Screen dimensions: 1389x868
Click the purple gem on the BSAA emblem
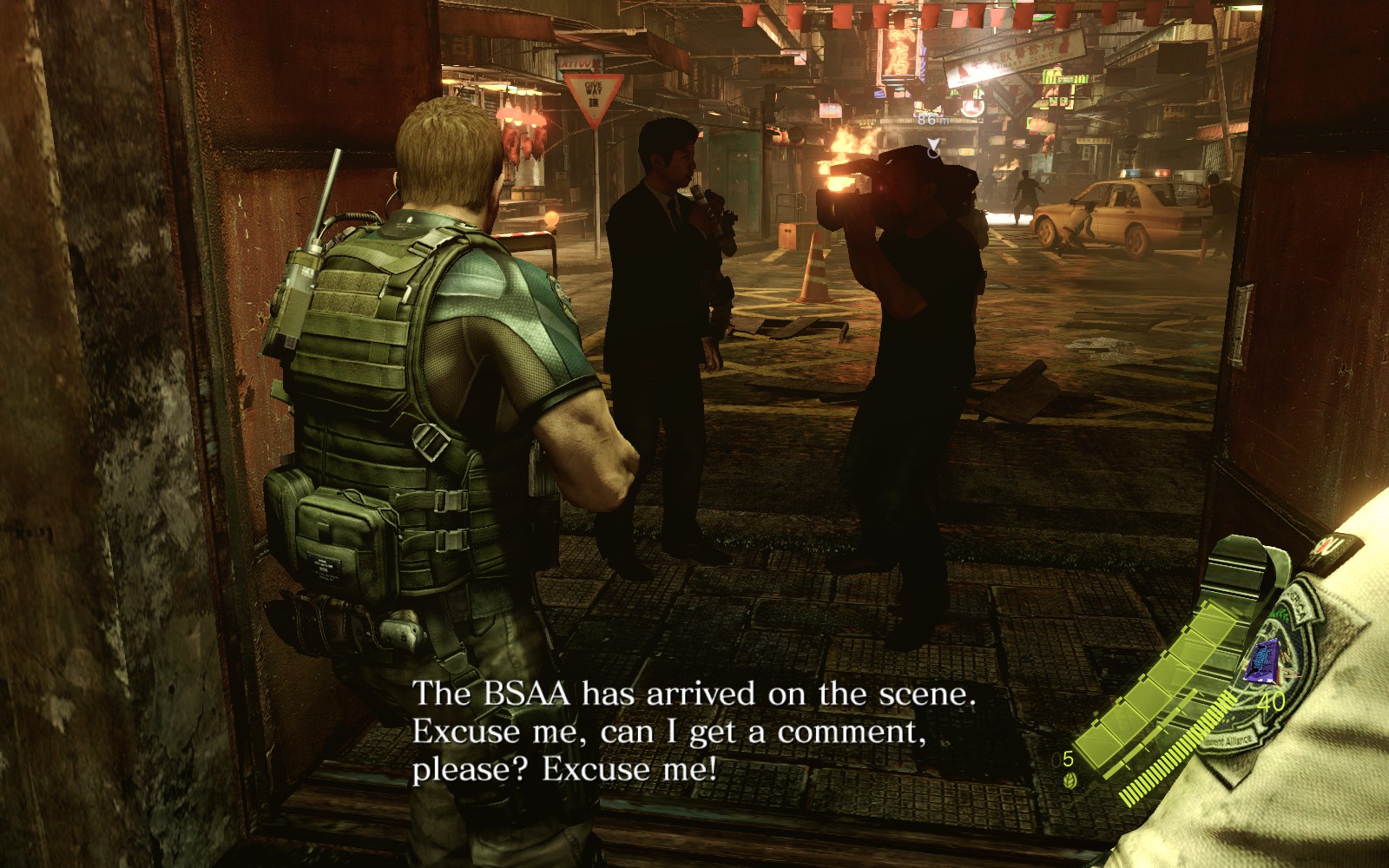point(1261,662)
